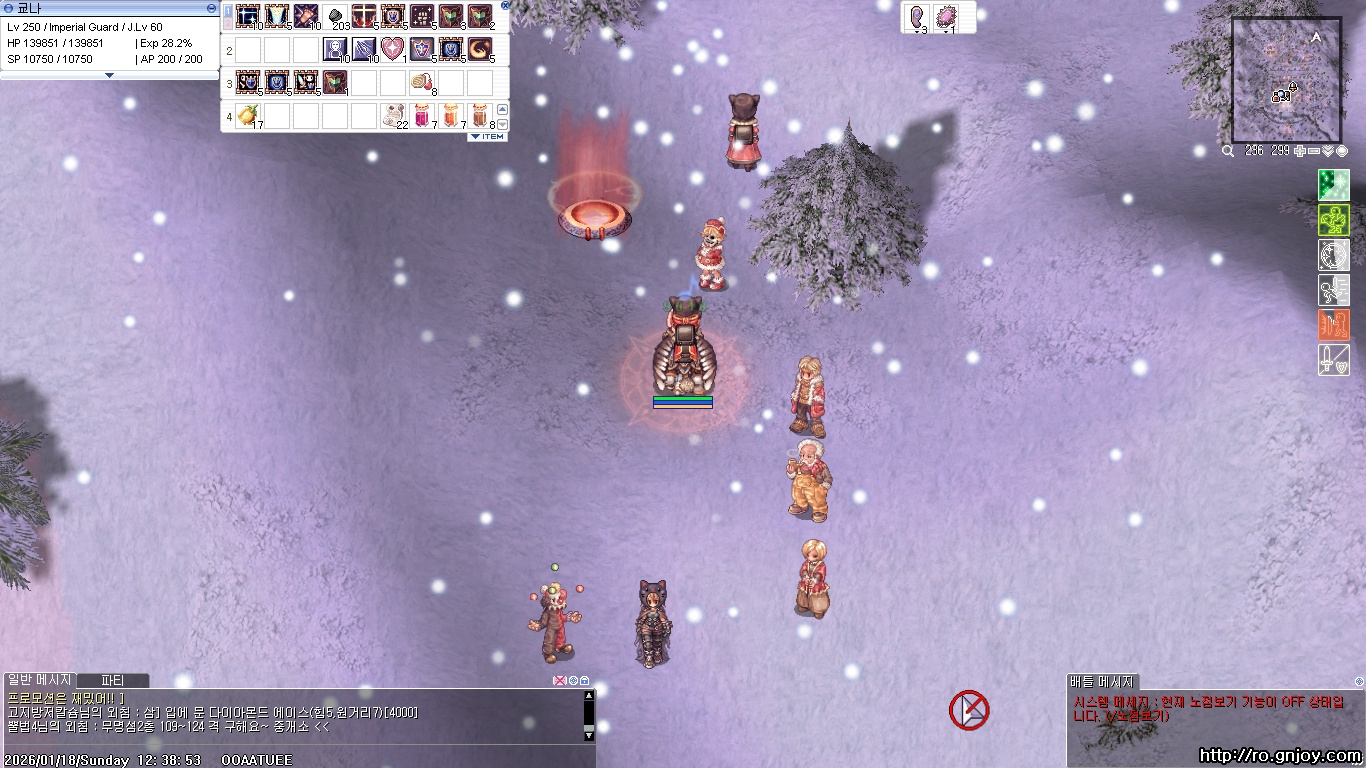The width and height of the screenshot is (1366, 768).
Task: Click the green sparkle buff icon
Action: (x=1333, y=185)
